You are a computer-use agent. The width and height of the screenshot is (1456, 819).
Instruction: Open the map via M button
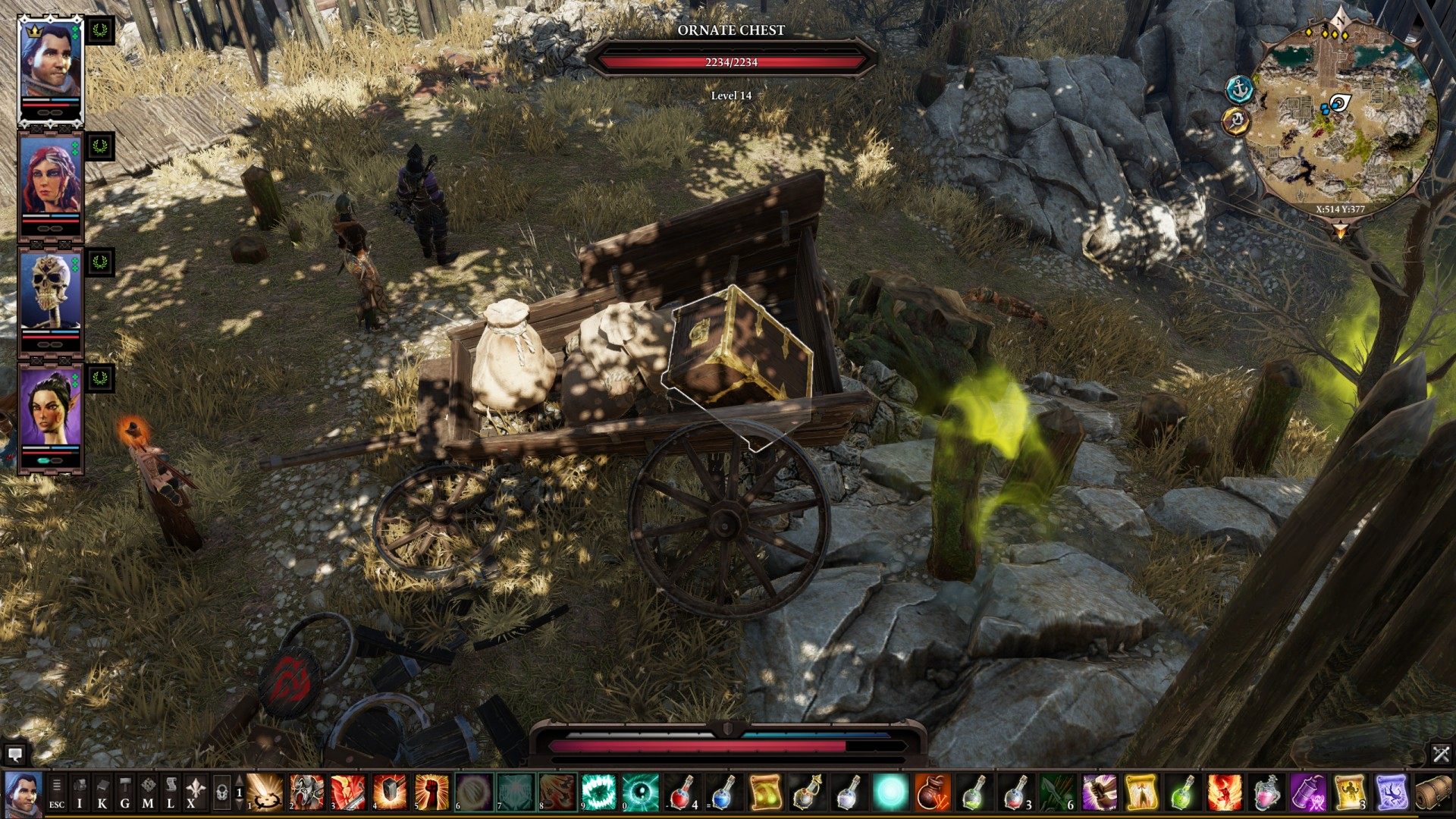point(148,792)
